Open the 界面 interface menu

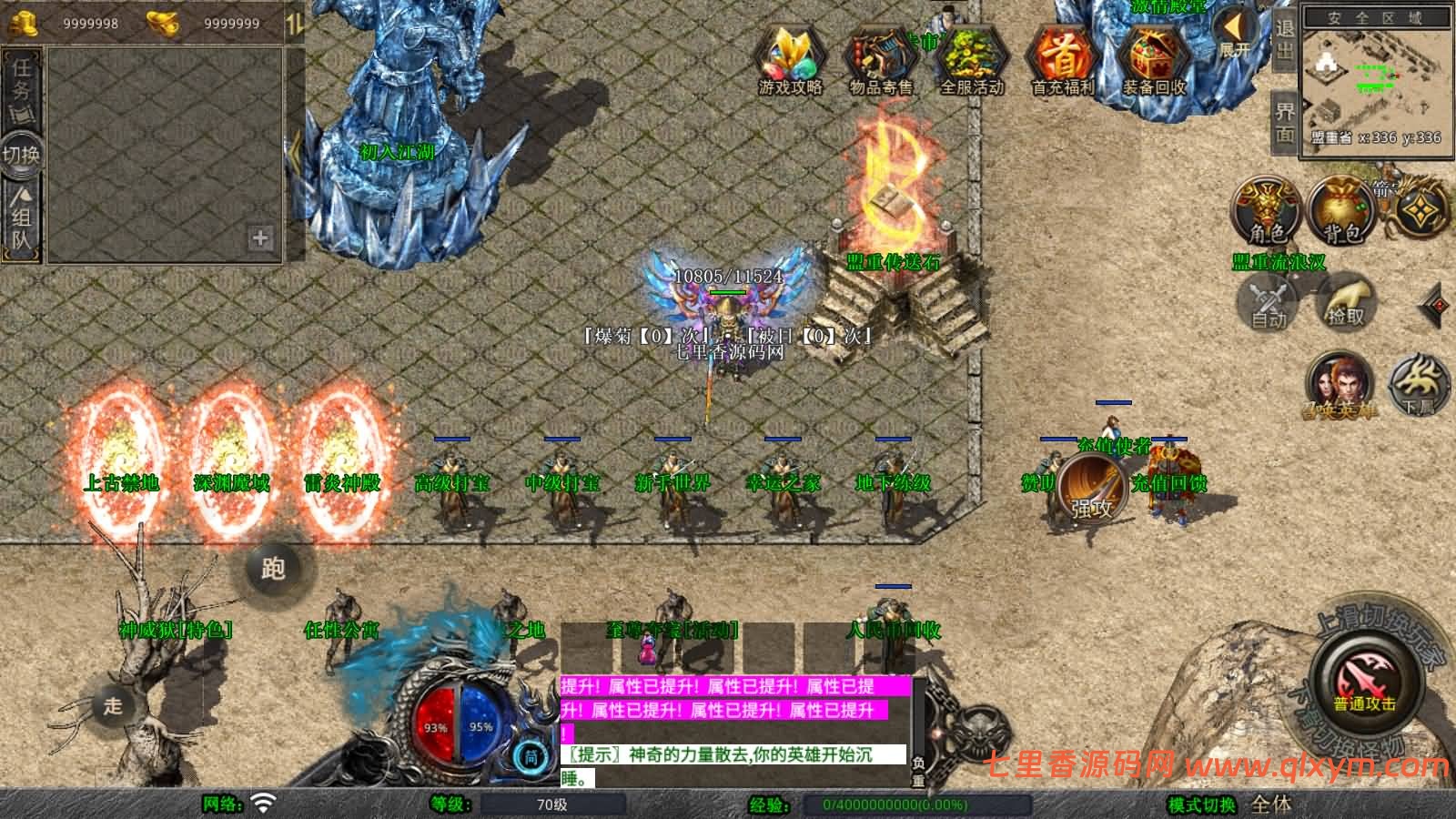(x=1285, y=118)
